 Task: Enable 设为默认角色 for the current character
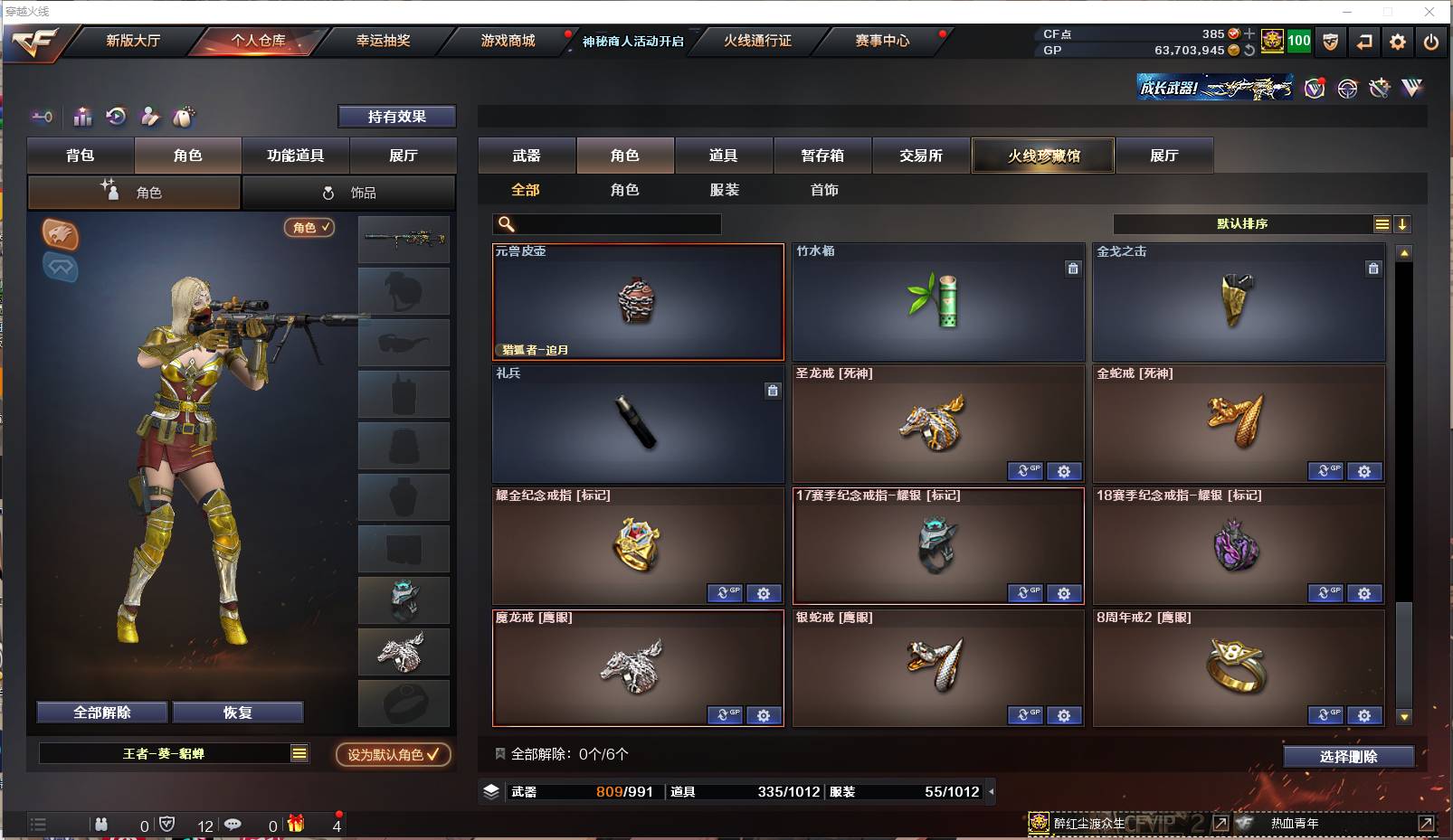(x=393, y=754)
